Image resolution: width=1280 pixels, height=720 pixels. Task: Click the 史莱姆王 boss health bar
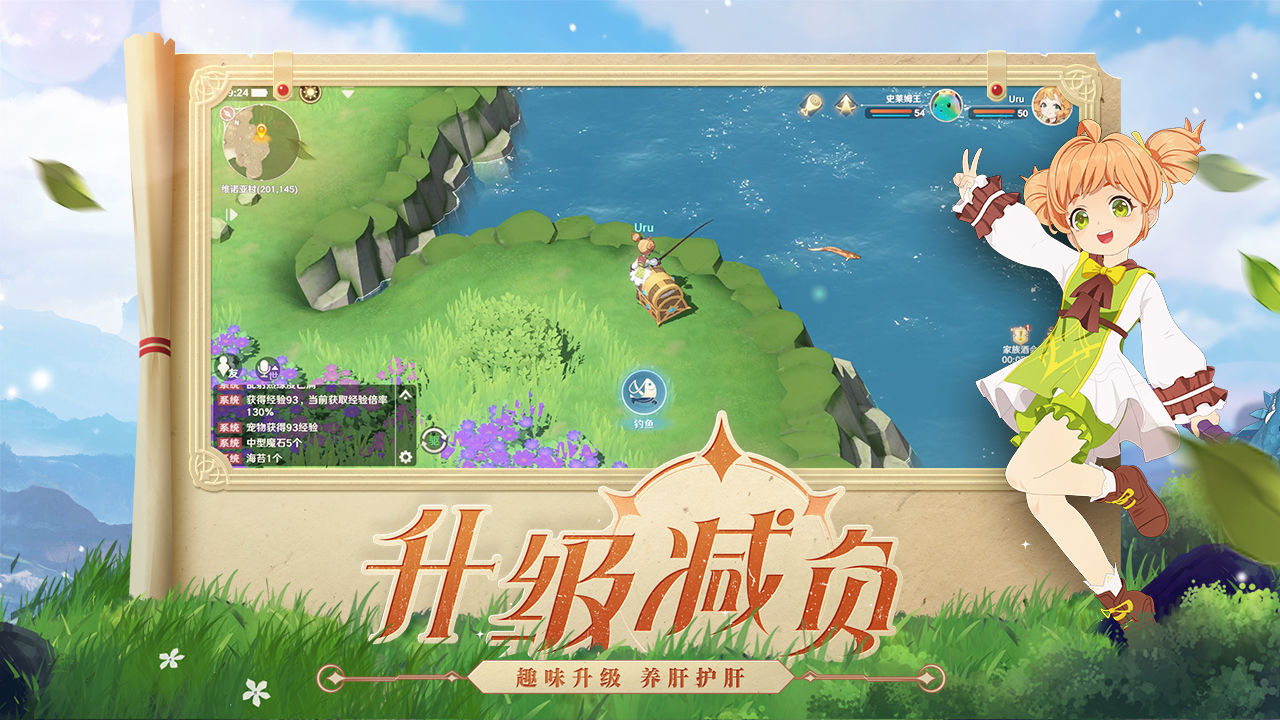point(892,112)
